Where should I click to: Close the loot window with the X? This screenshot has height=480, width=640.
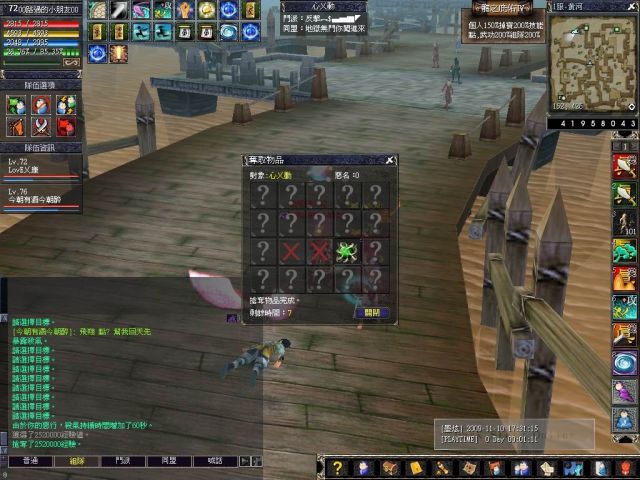(x=390, y=160)
